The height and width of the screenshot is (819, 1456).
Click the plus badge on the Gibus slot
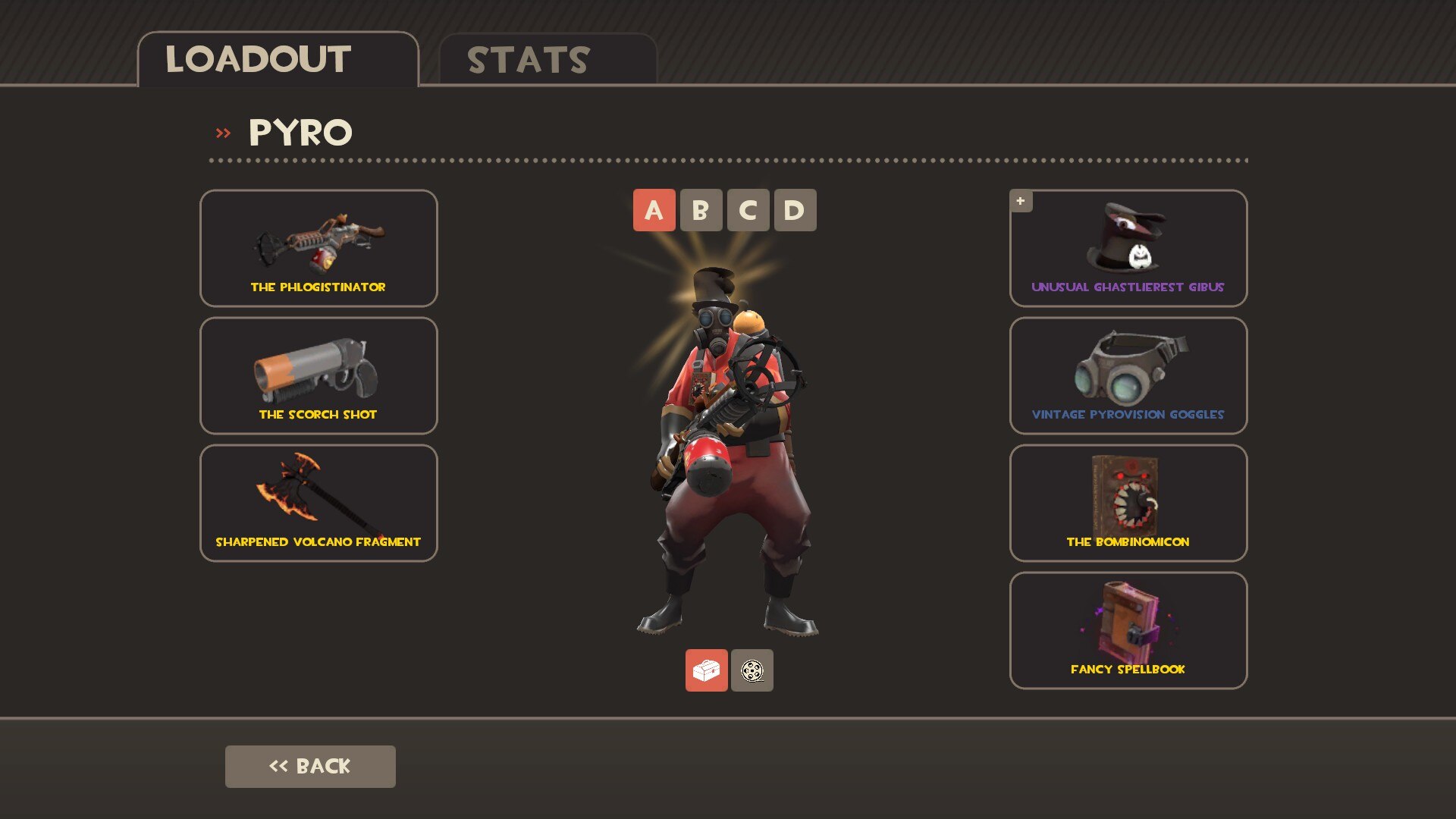click(1021, 201)
